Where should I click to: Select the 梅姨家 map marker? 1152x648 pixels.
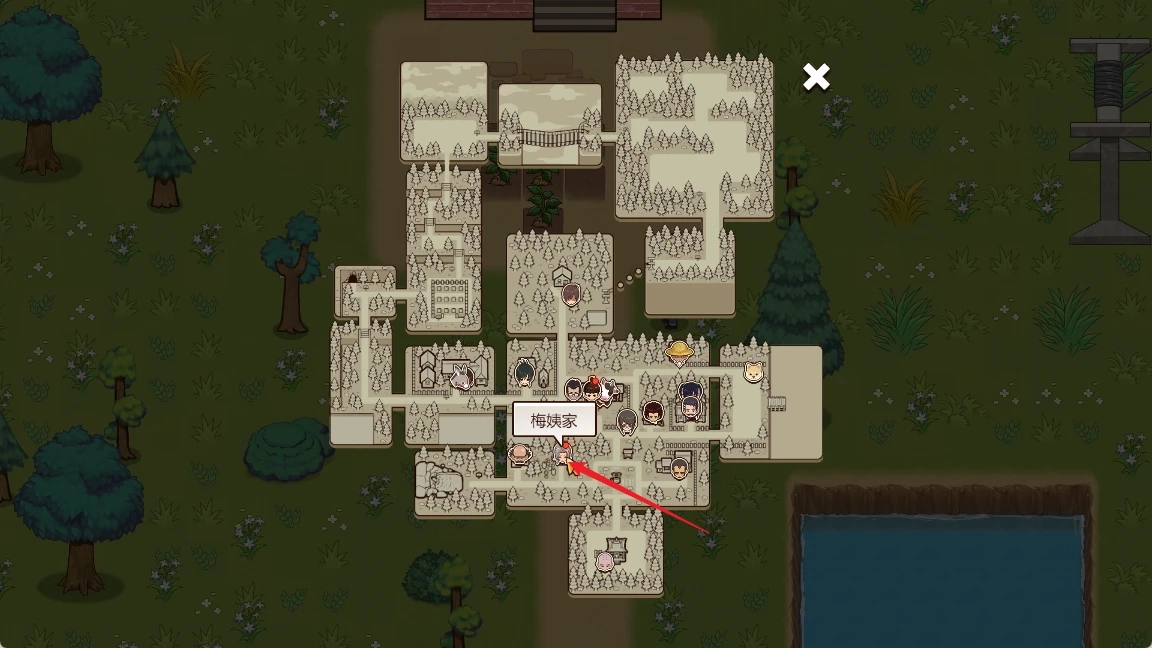pyautogui.click(x=563, y=455)
